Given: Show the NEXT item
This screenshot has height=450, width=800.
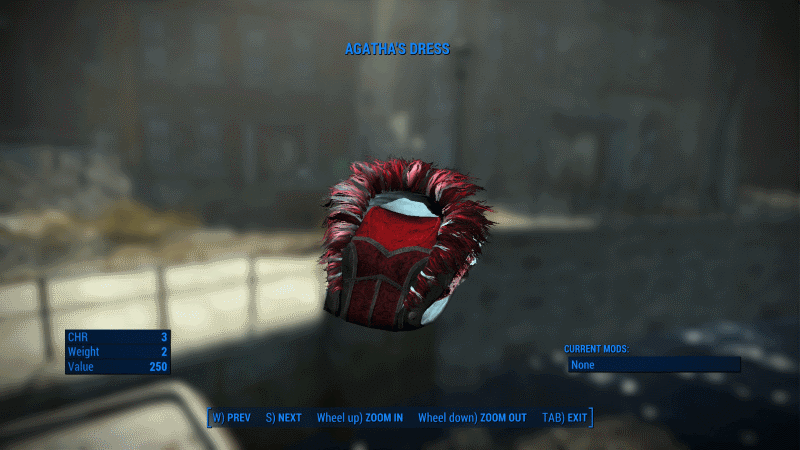Looking at the screenshot, I should (x=284, y=417).
